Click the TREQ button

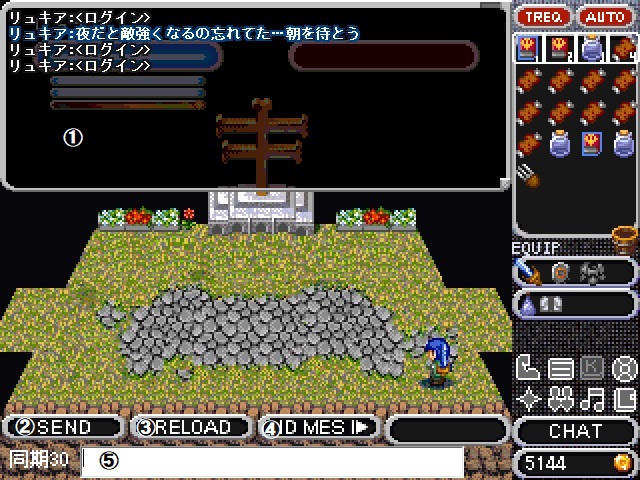[x=545, y=17]
